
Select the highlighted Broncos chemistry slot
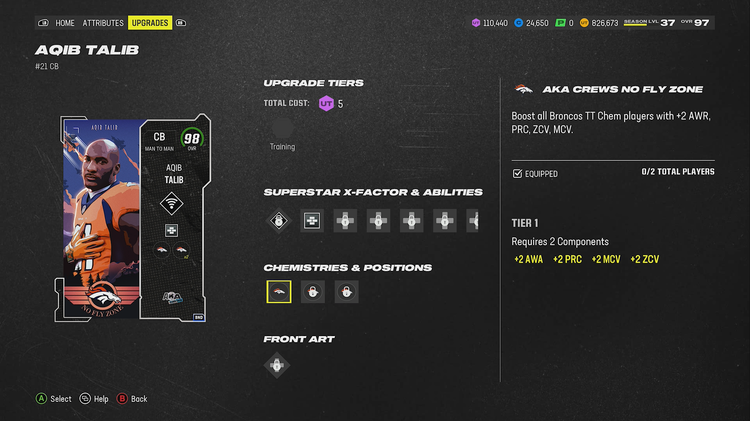tap(279, 292)
